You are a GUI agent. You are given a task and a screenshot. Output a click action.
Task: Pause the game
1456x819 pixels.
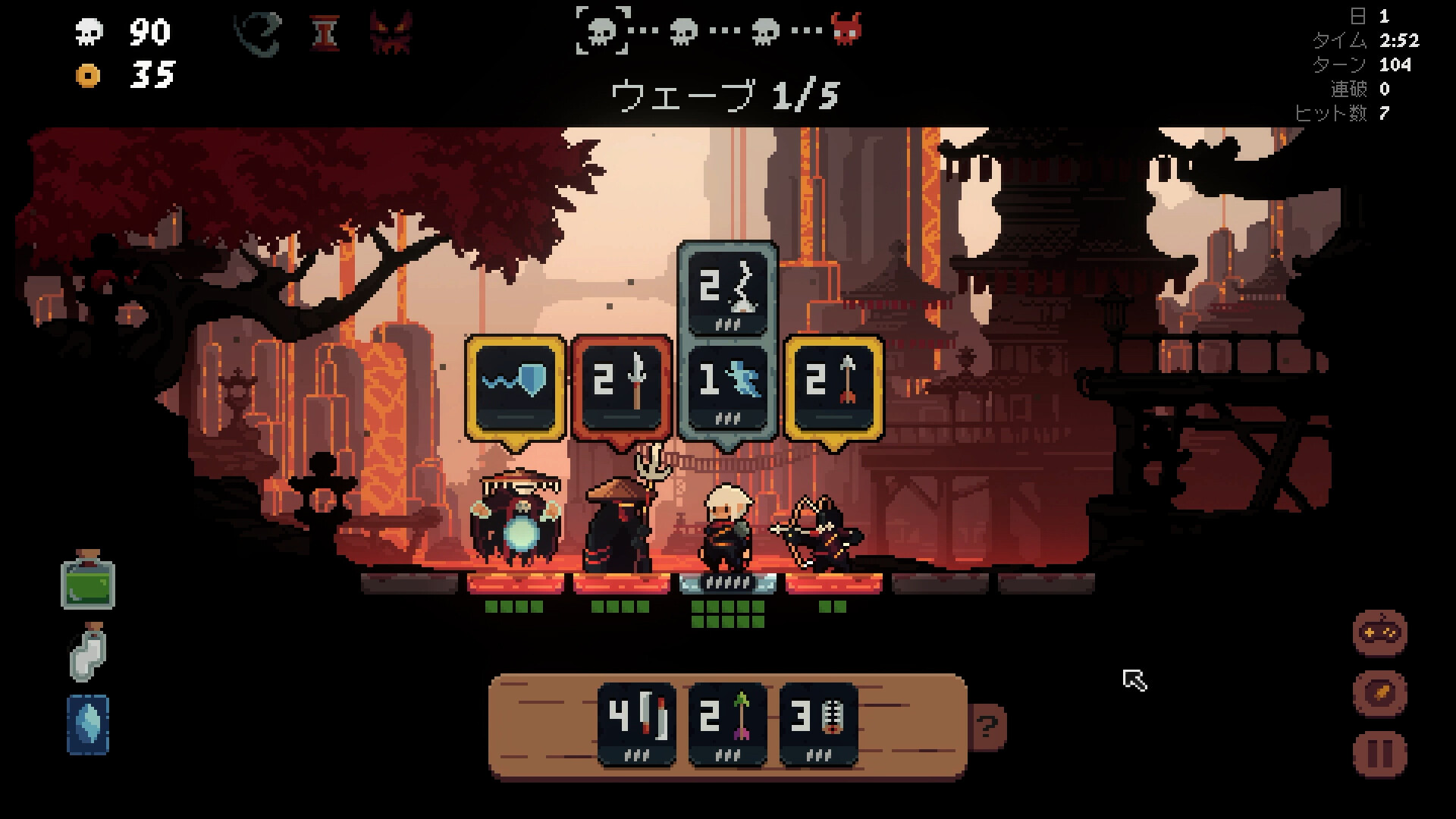pyautogui.click(x=1379, y=754)
